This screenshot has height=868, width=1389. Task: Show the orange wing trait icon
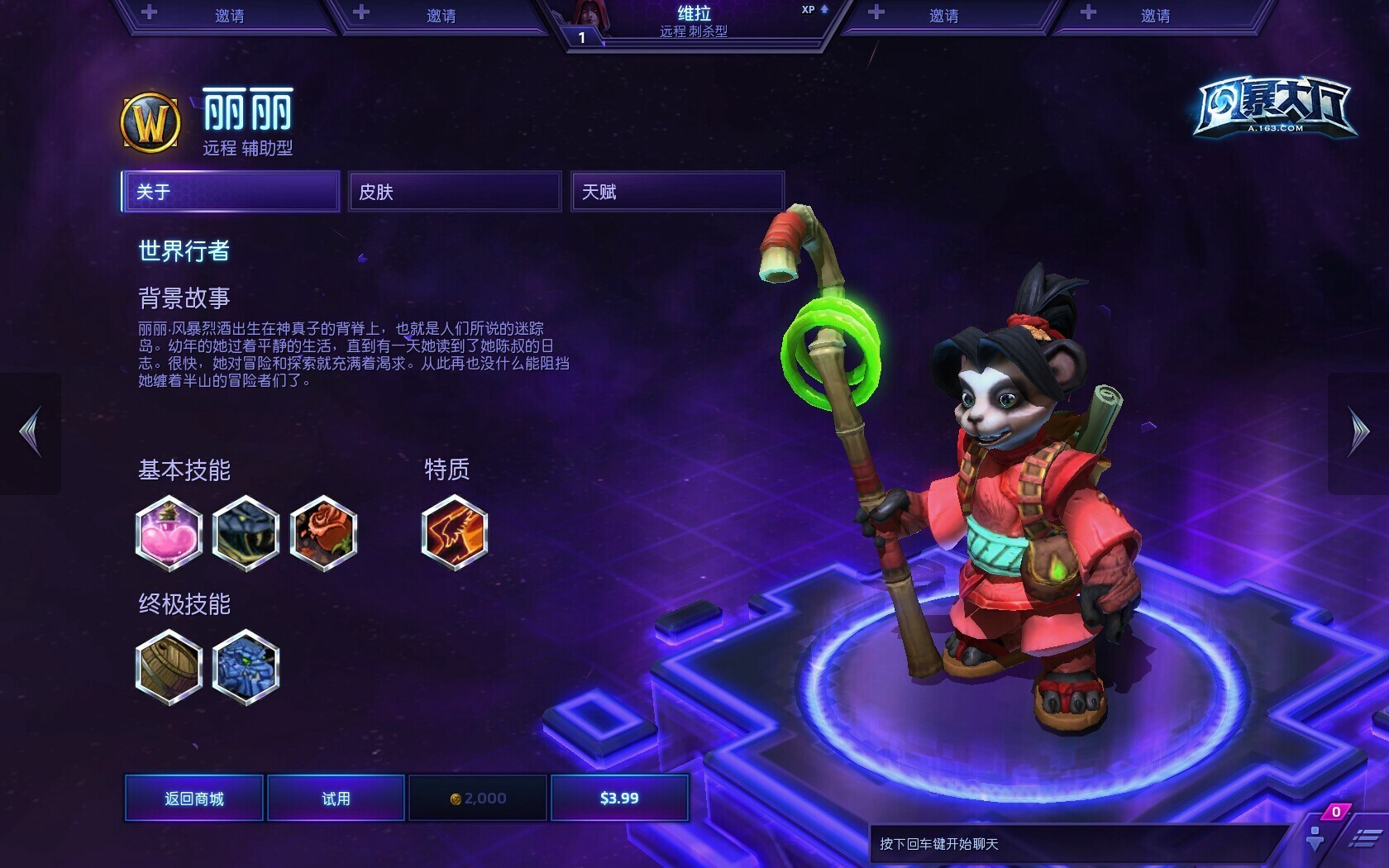tap(454, 532)
